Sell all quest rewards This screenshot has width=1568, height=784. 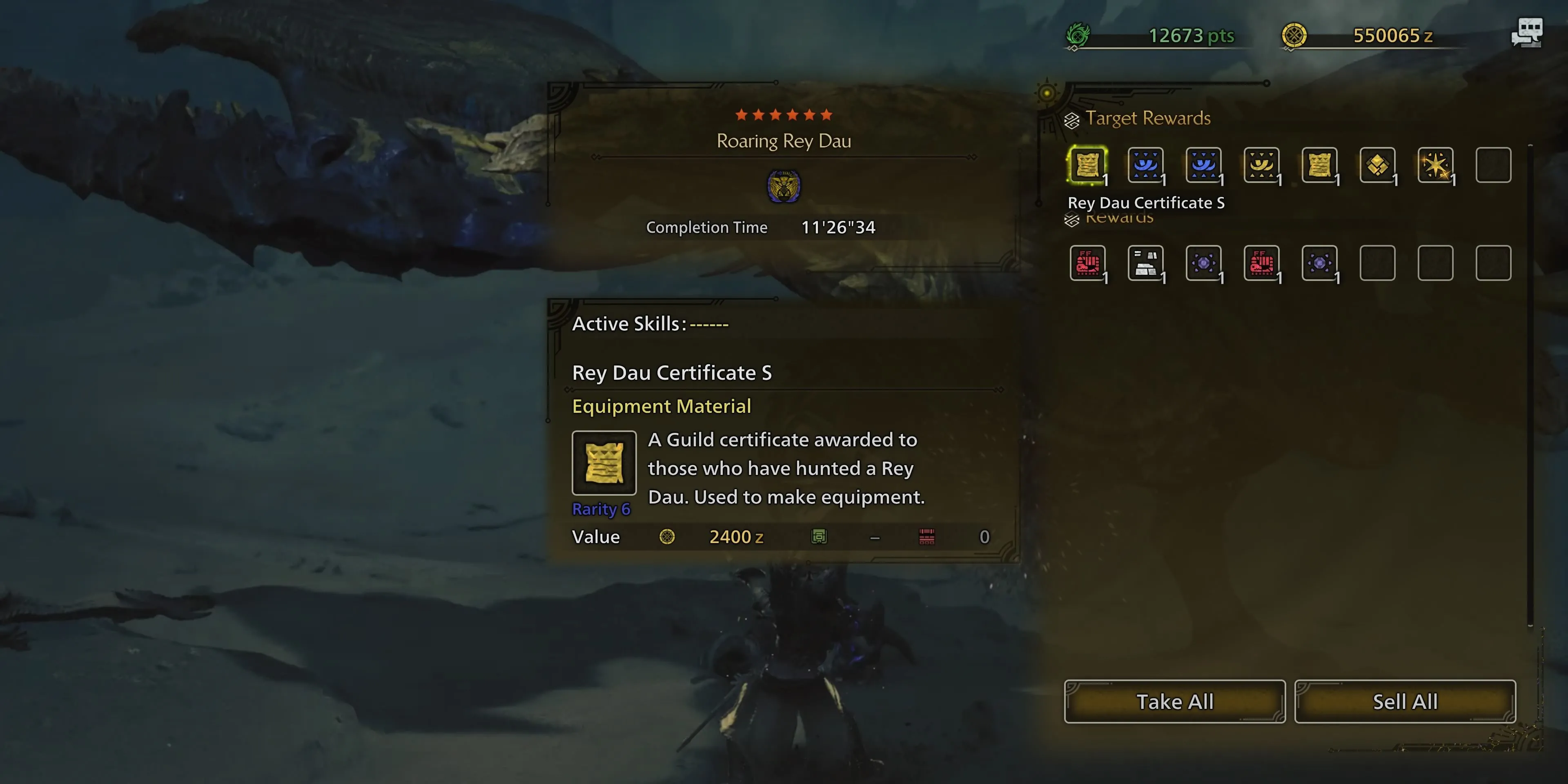(x=1405, y=701)
